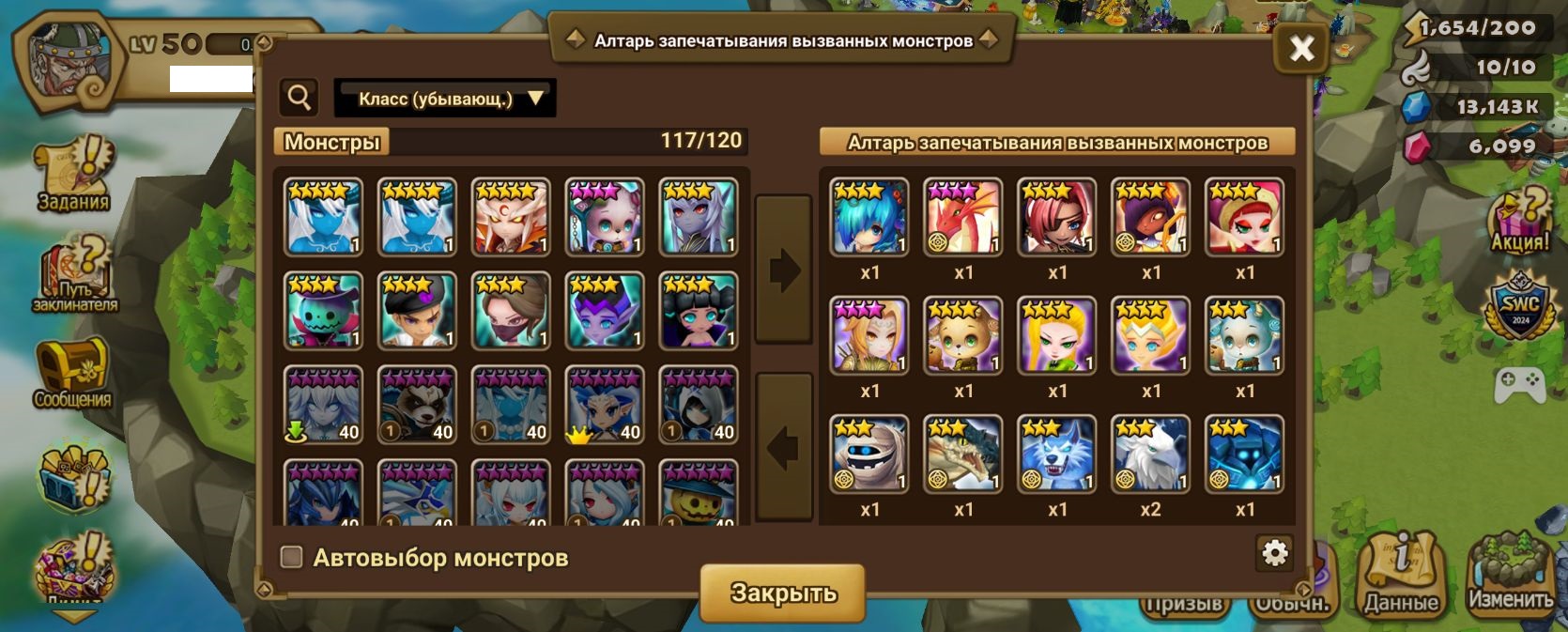Open monster search with magnifier icon

coord(300,97)
